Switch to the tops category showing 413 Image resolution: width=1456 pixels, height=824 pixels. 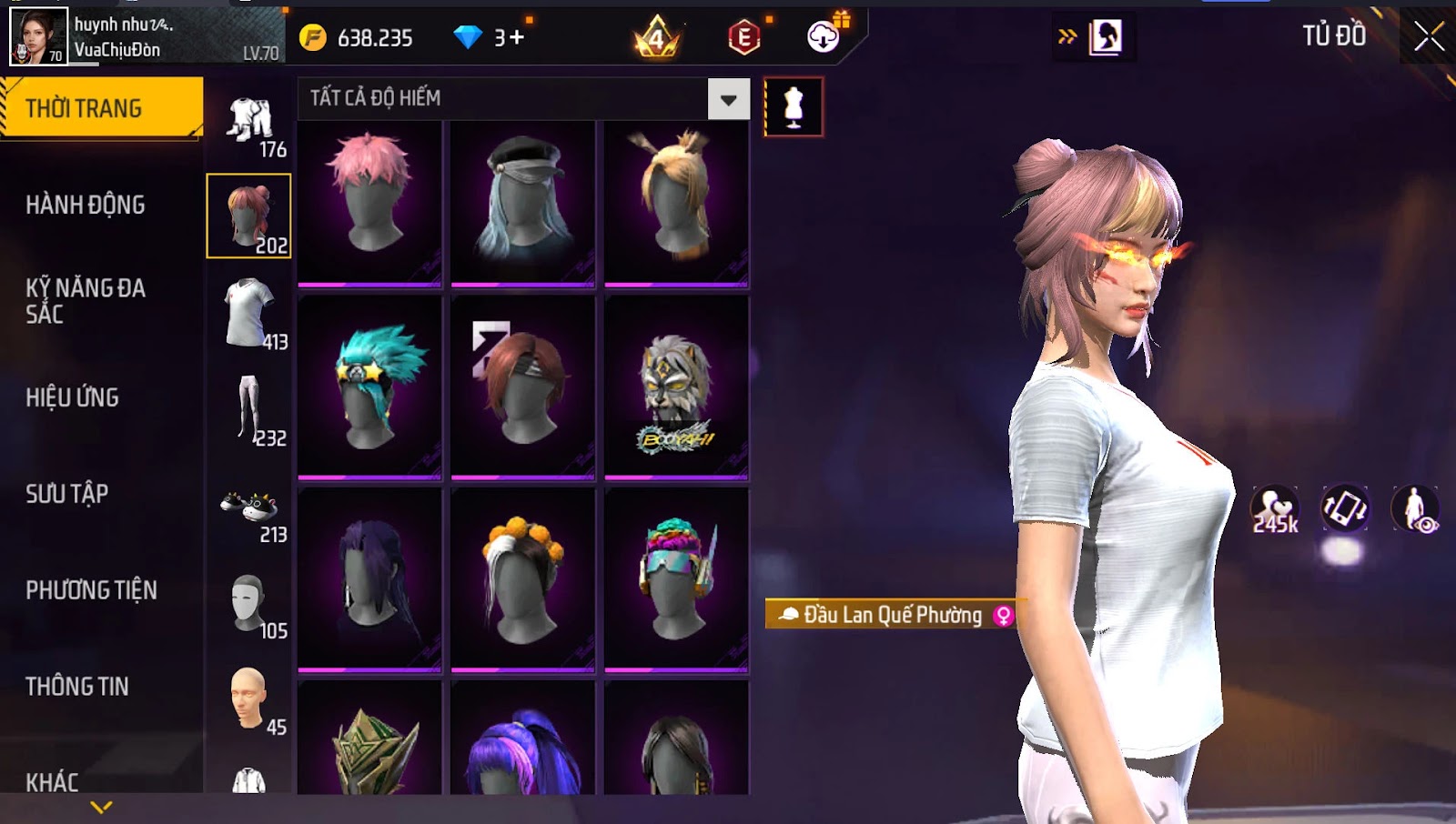coord(249,315)
